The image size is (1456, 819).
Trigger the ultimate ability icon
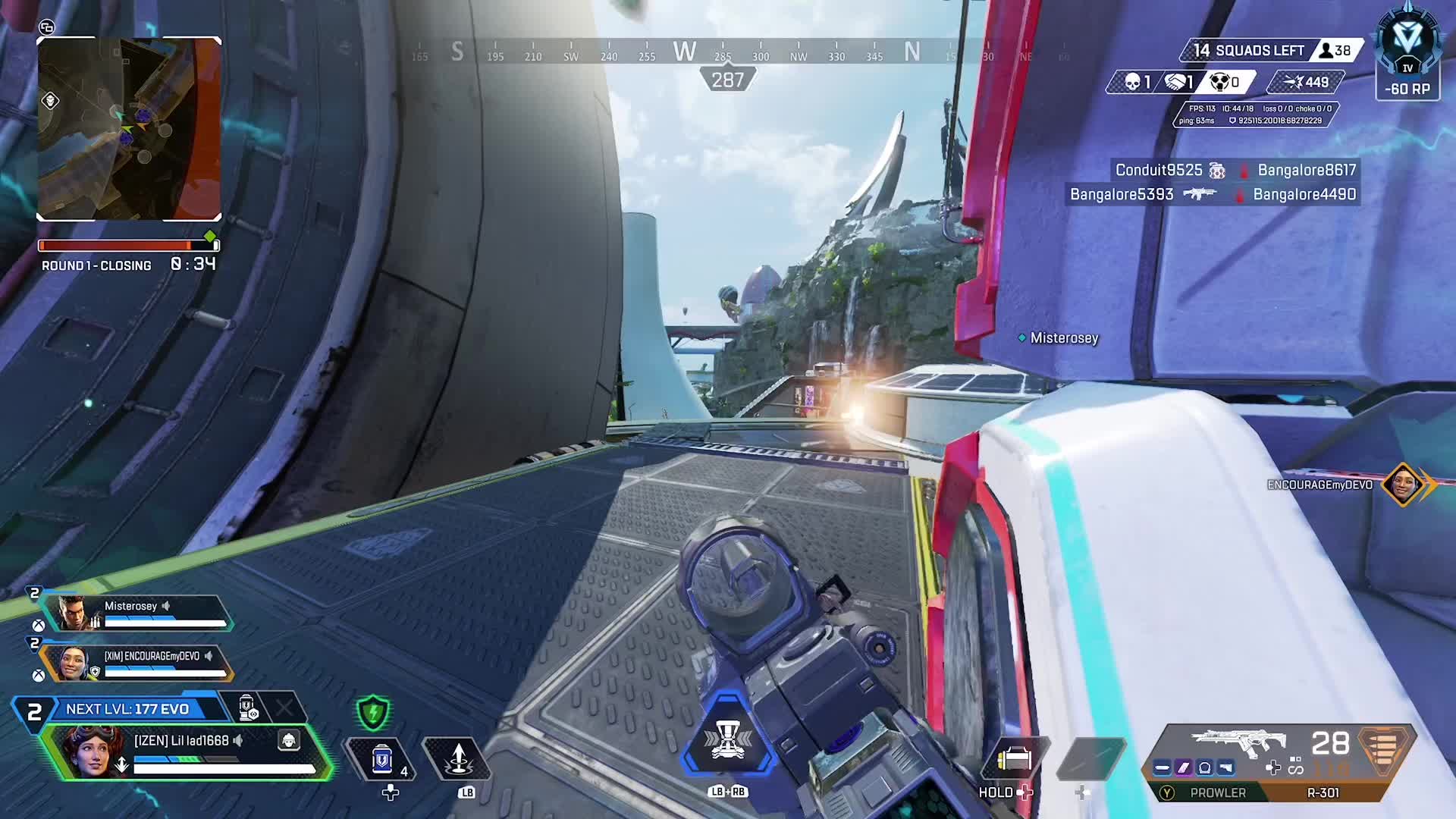tap(727, 741)
